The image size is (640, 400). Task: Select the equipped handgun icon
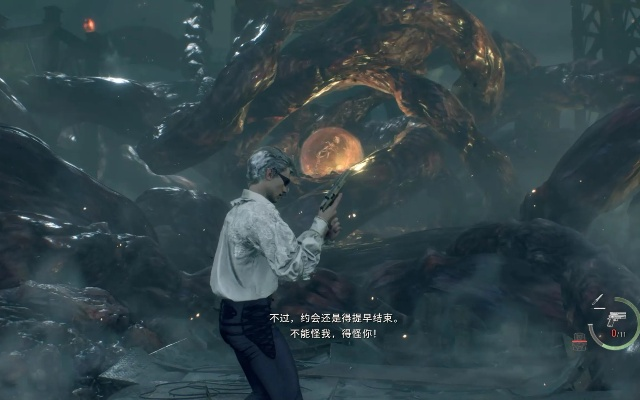[616, 317]
